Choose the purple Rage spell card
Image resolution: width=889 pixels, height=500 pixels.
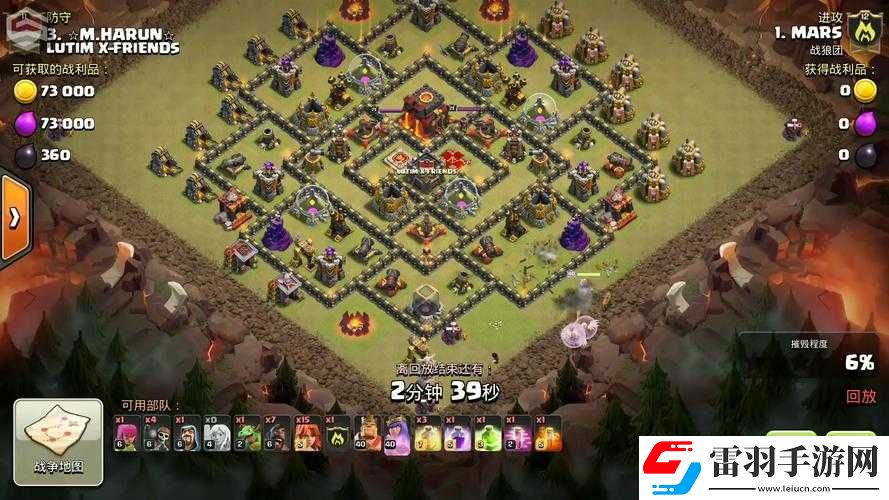[458, 434]
